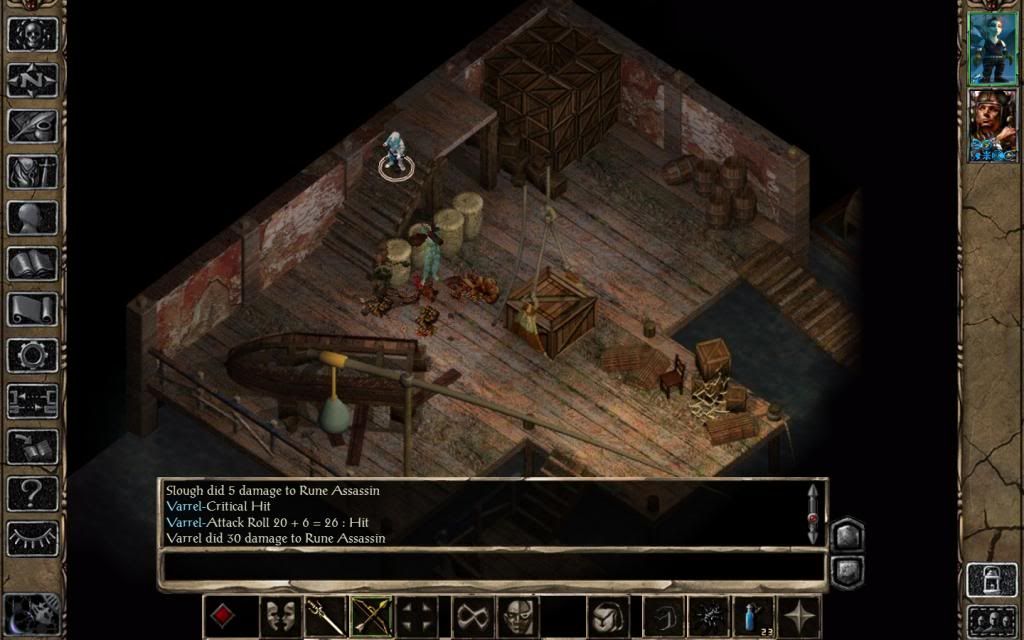Select the blue-skinned character portrait
Screen dimensions: 1024x640
[992, 48]
